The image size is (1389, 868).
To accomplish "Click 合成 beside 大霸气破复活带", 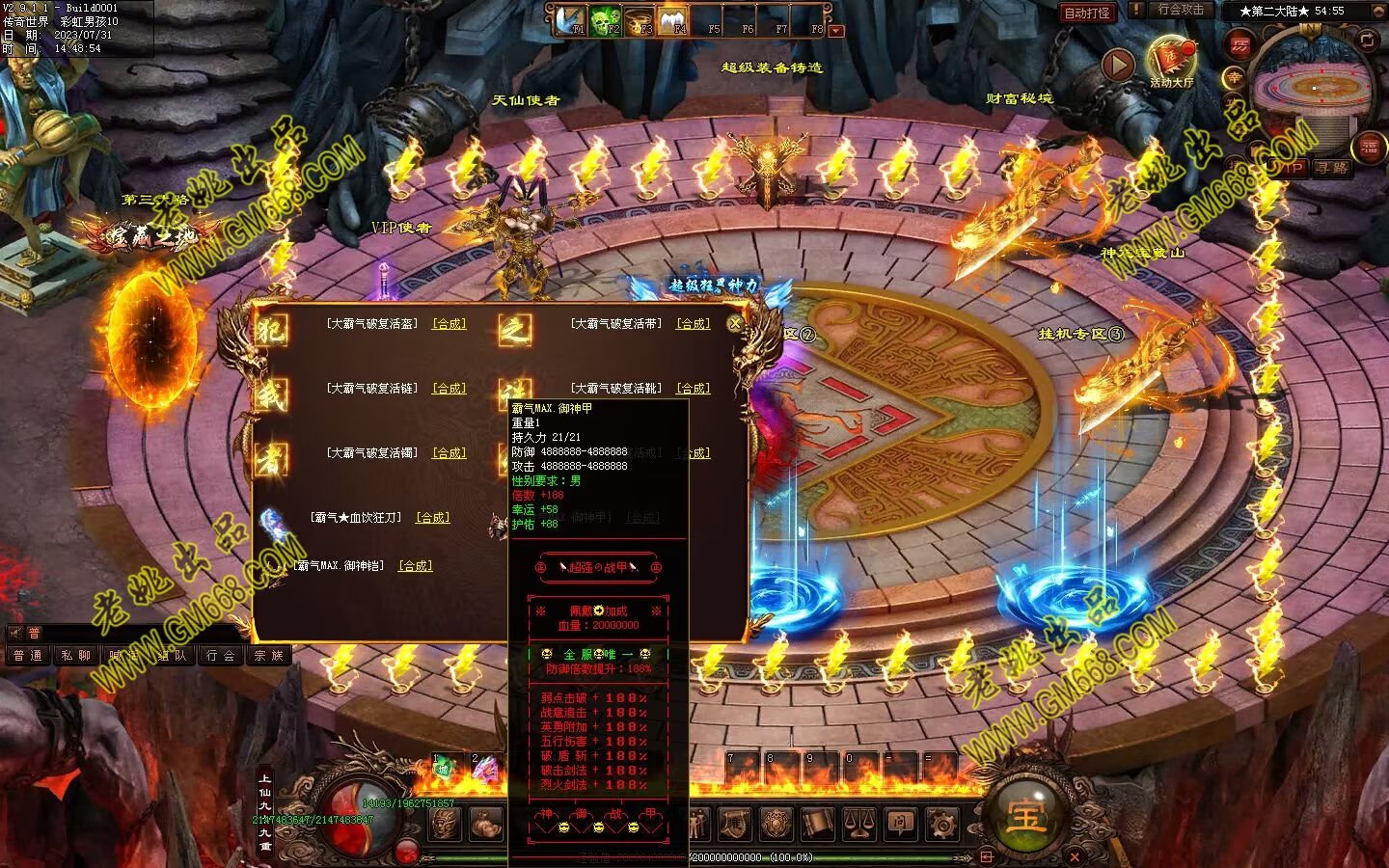I will click(x=693, y=324).
